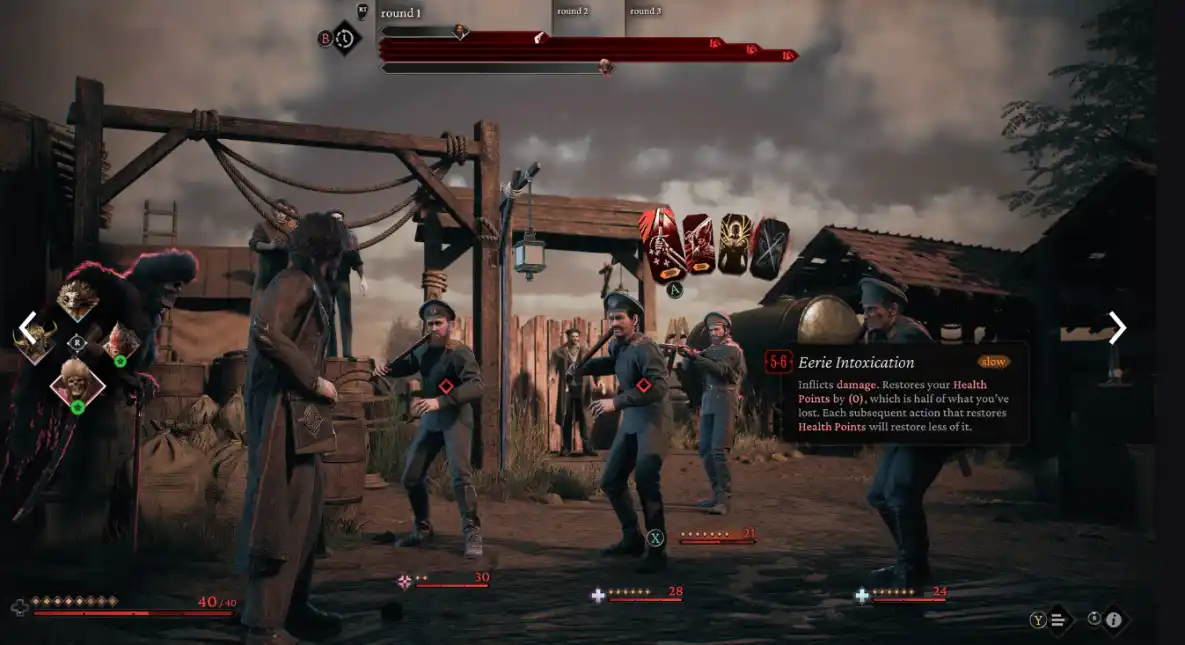Image resolution: width=1185 pixels, height=645 pixels.
Task: Click the right white arrow
Action: pyautogui.click(x=1117, y=327)
